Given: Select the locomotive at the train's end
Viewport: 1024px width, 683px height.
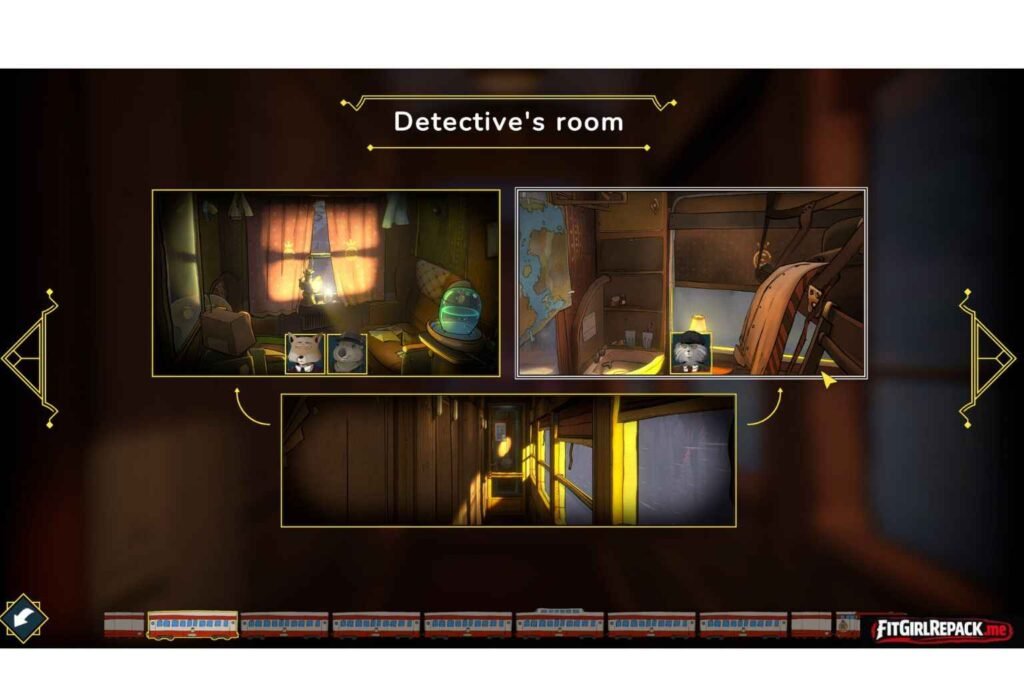Looking at the screenshot, I should [848, 625].
